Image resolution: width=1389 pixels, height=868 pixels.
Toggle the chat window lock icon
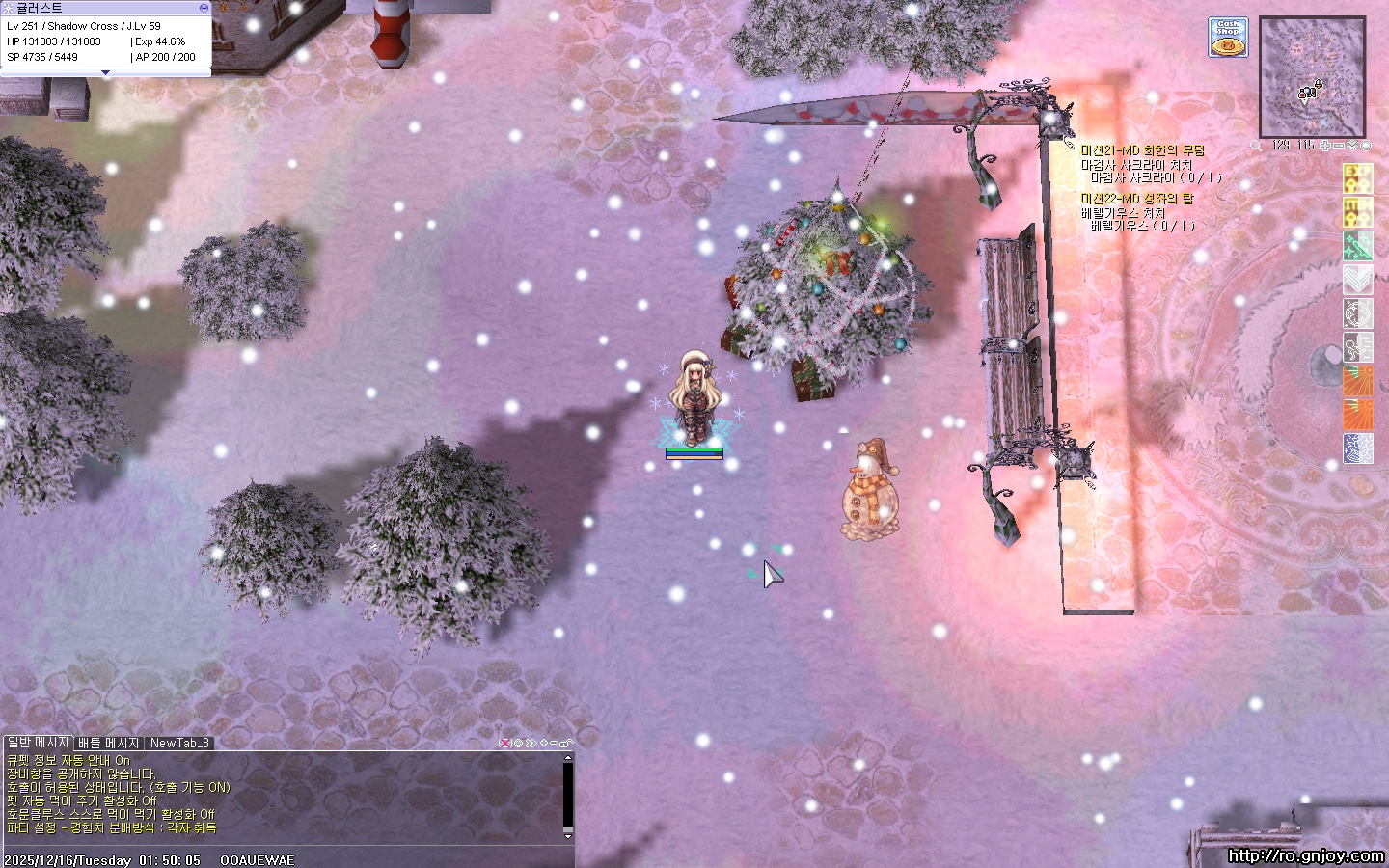click(566, 743)
